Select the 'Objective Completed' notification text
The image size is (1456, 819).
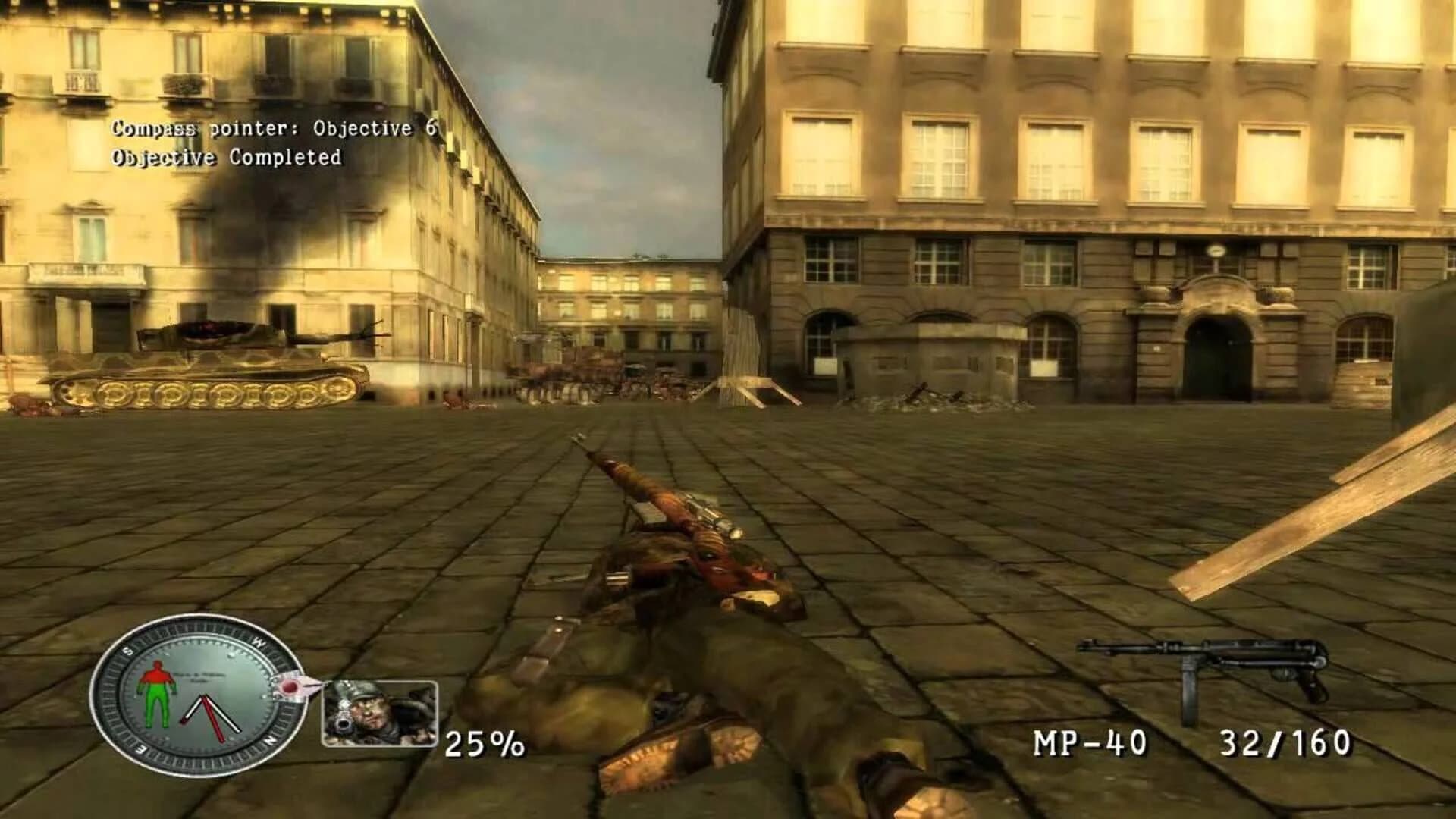(226, 159)
